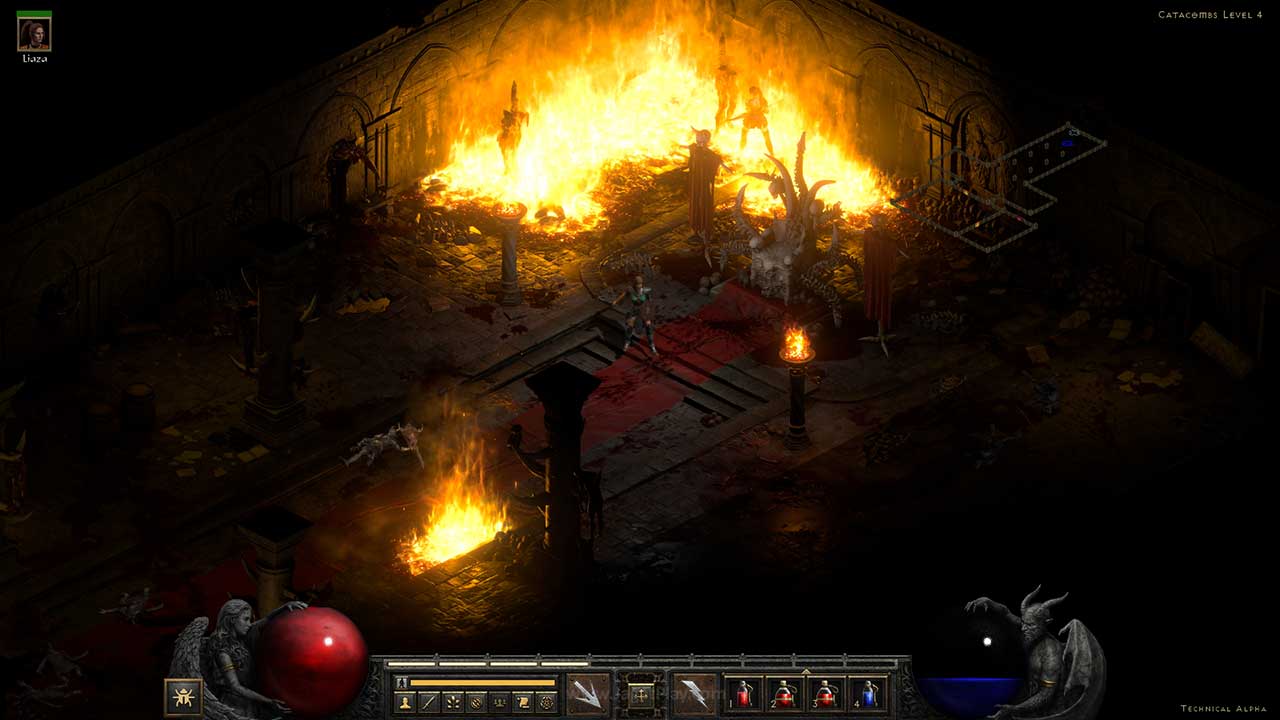The height and width of the screenshot is (720, 1280).
Task: Toggle the mini panel cross button
Action: coord(641,694)
